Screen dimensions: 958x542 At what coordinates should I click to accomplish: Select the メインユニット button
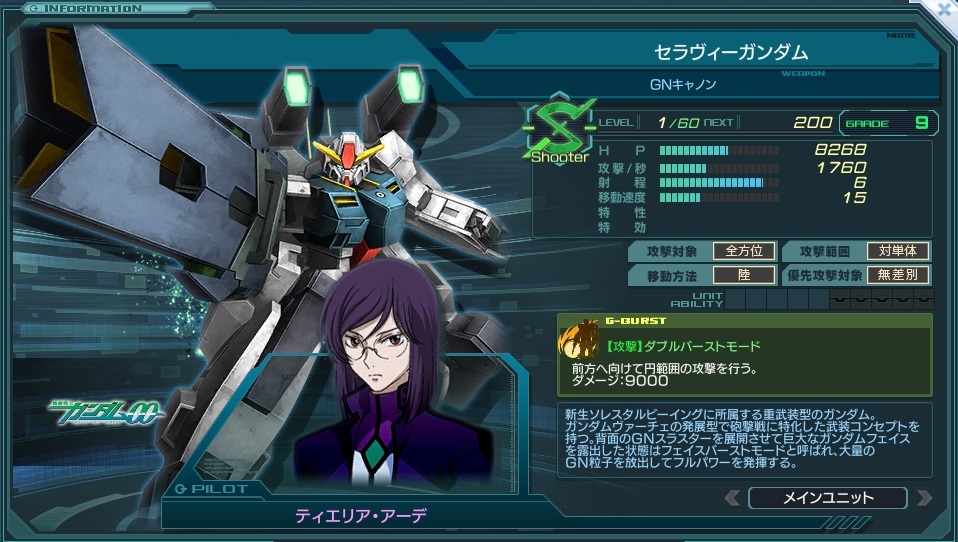tap(827, 498)
